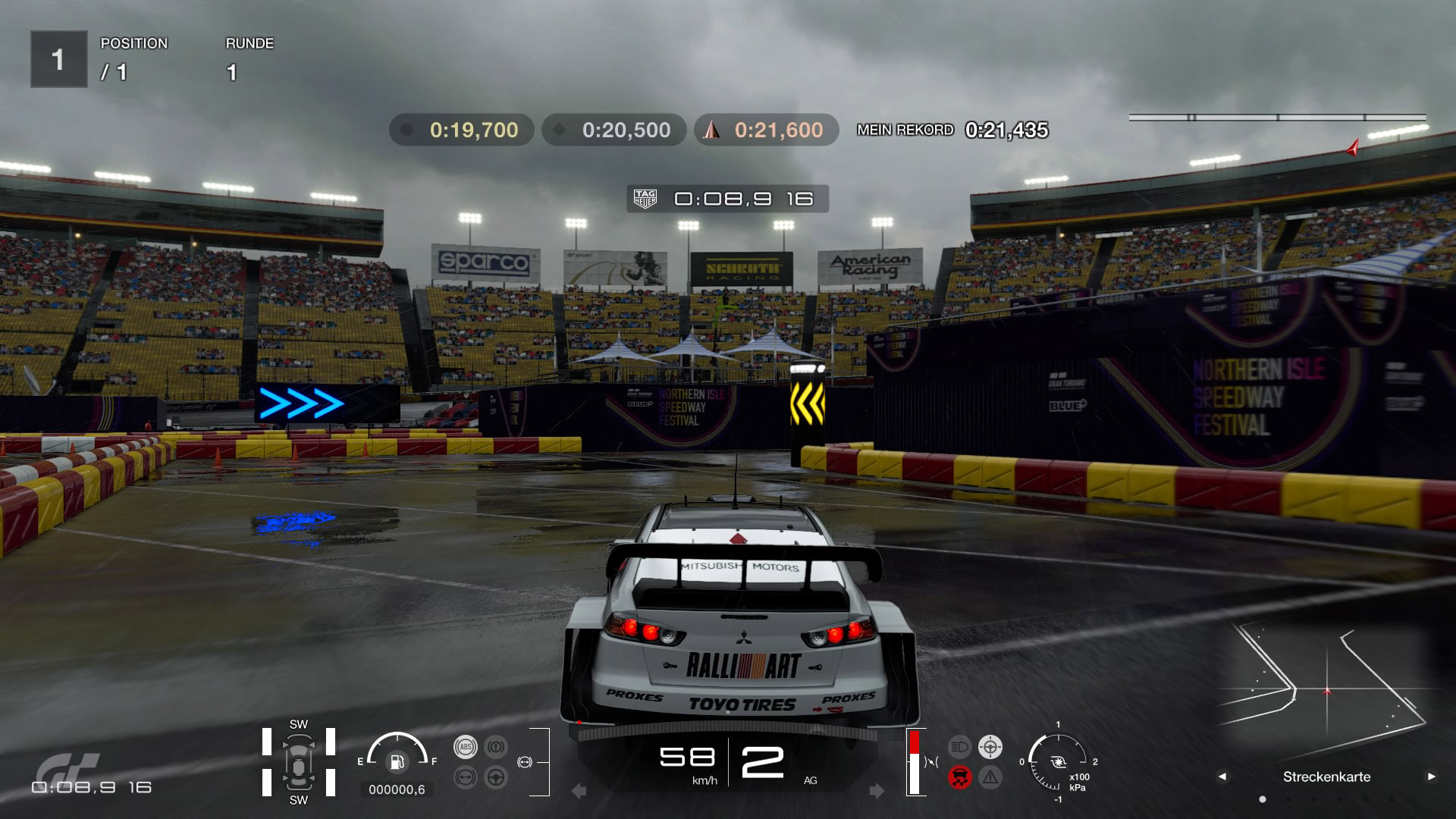1456x819 pixels.
Task: Switch to the previous MFD page arrow
Action: coord(1222,777)
